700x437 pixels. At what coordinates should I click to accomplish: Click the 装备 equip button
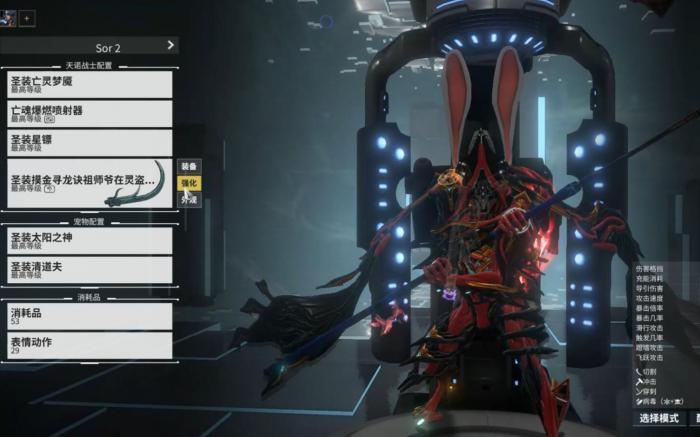pyautogui.click(x=189, y=166)
